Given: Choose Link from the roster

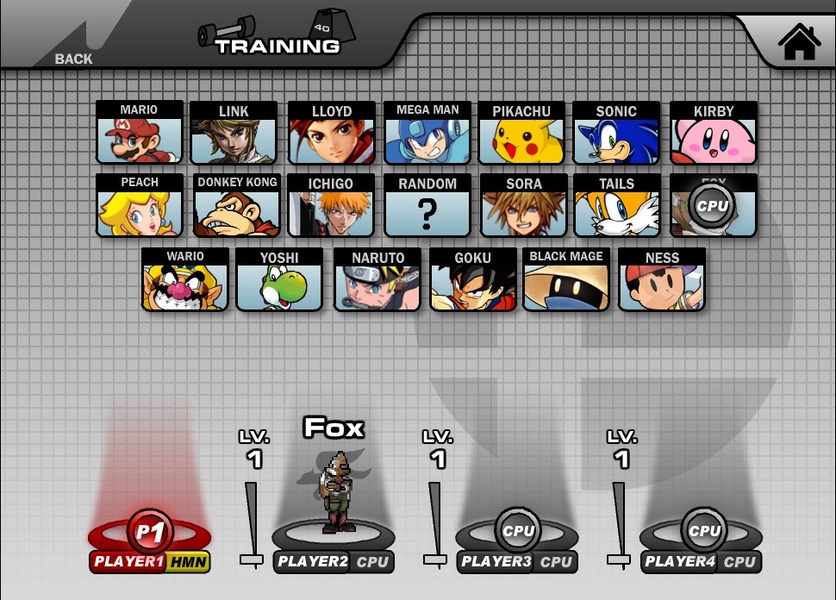Looking at the screenshot, I should [x=234, y=132].
